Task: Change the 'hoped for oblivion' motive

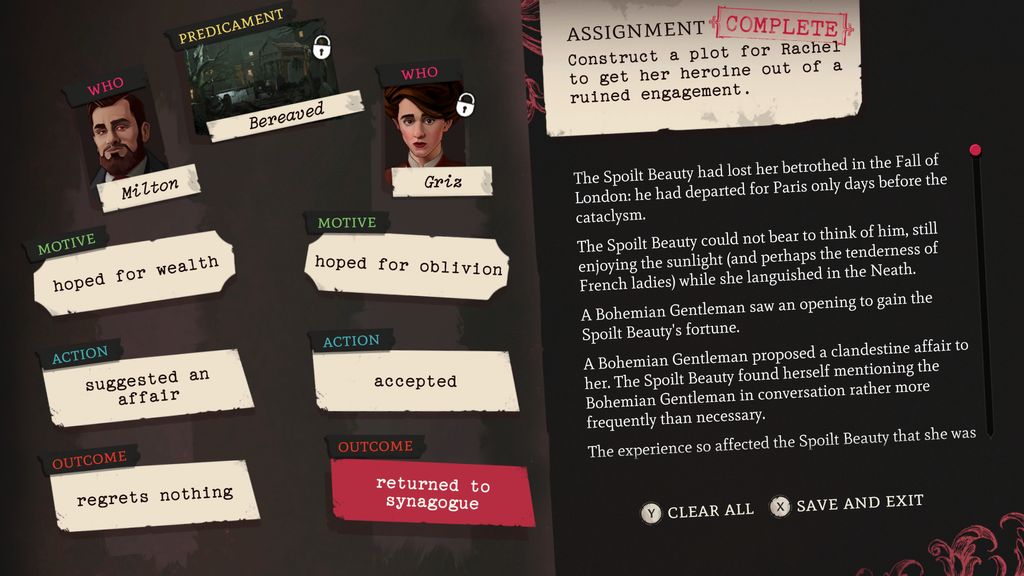Action: tap(408, 265)
